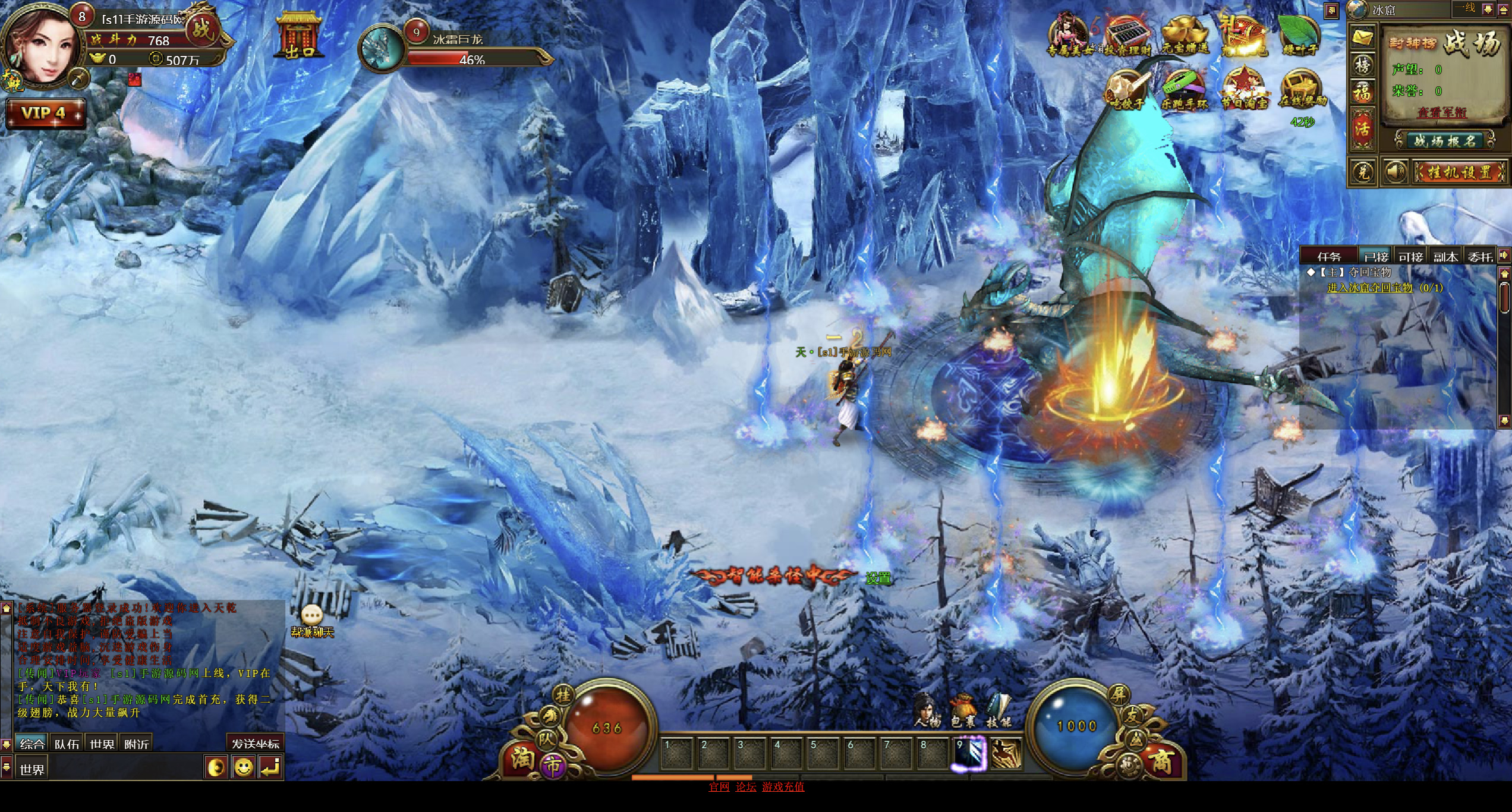Switch chat to the 队伍 team tab
Viewport: 1512px width, 812px height.
point(67,744)
